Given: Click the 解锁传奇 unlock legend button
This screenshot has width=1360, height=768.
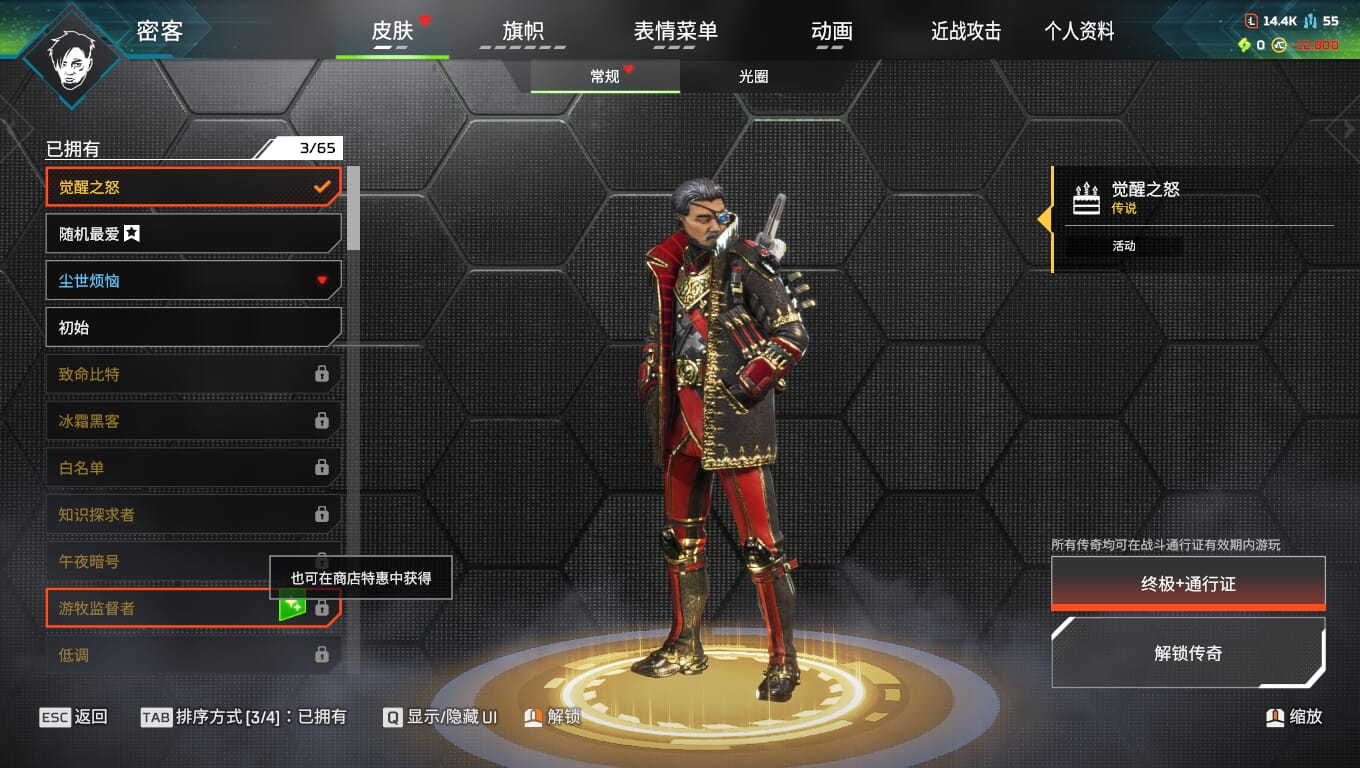Looking at the screenshot, I should click(1188, 654).
